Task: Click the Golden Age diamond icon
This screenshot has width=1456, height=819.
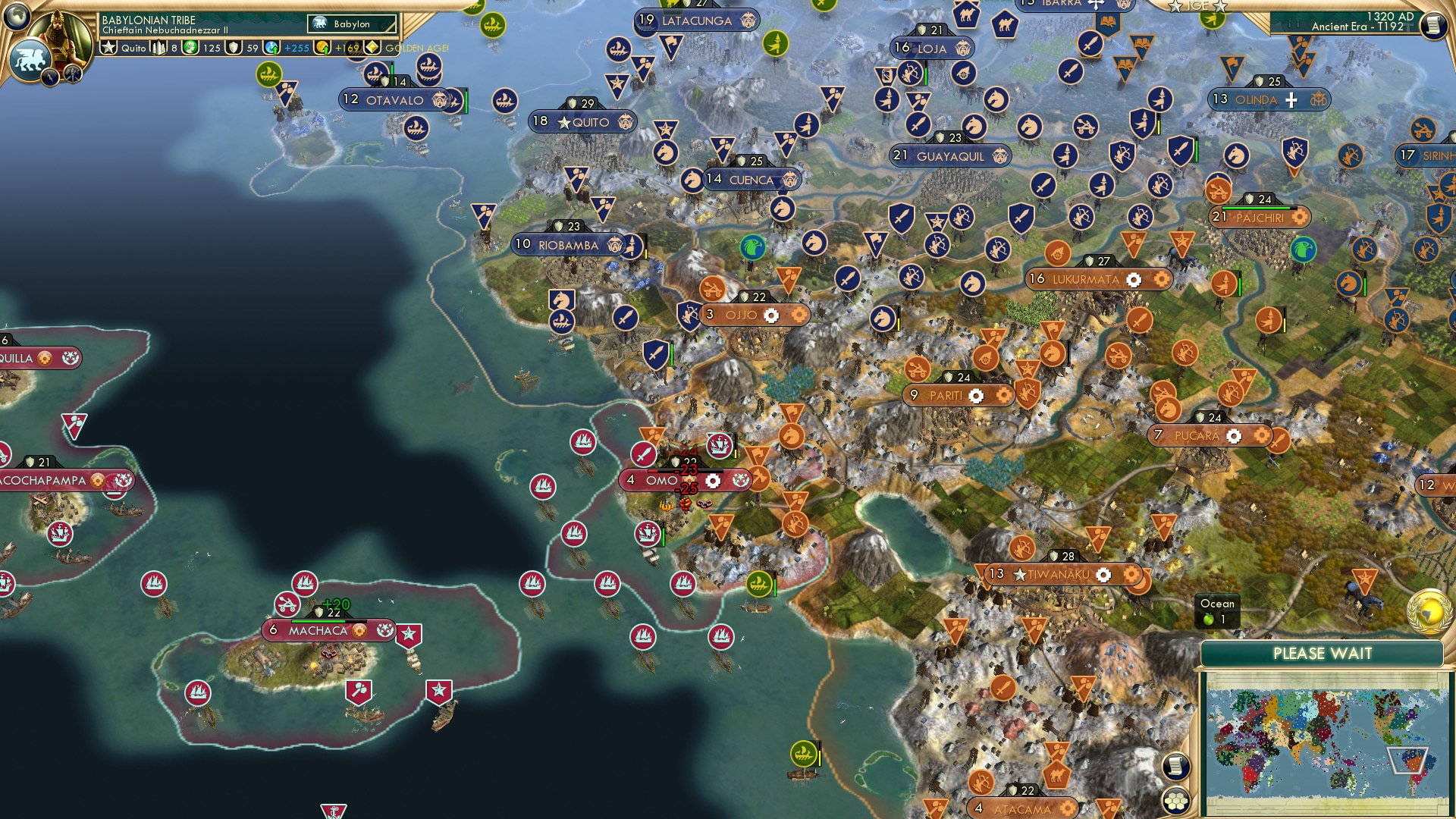Action: [372, 48]
